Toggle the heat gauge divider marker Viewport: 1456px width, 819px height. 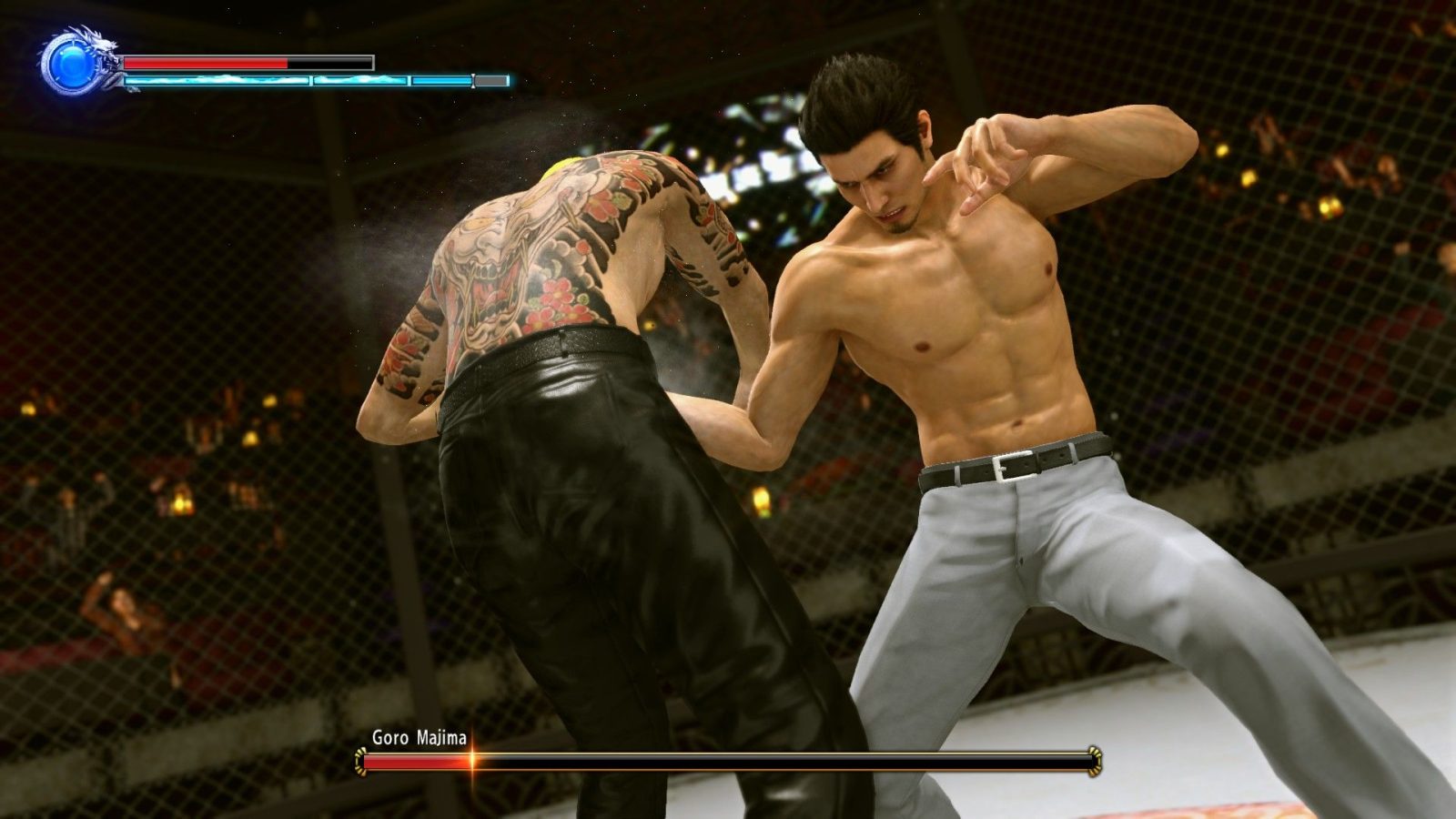(x=474, y=80)
